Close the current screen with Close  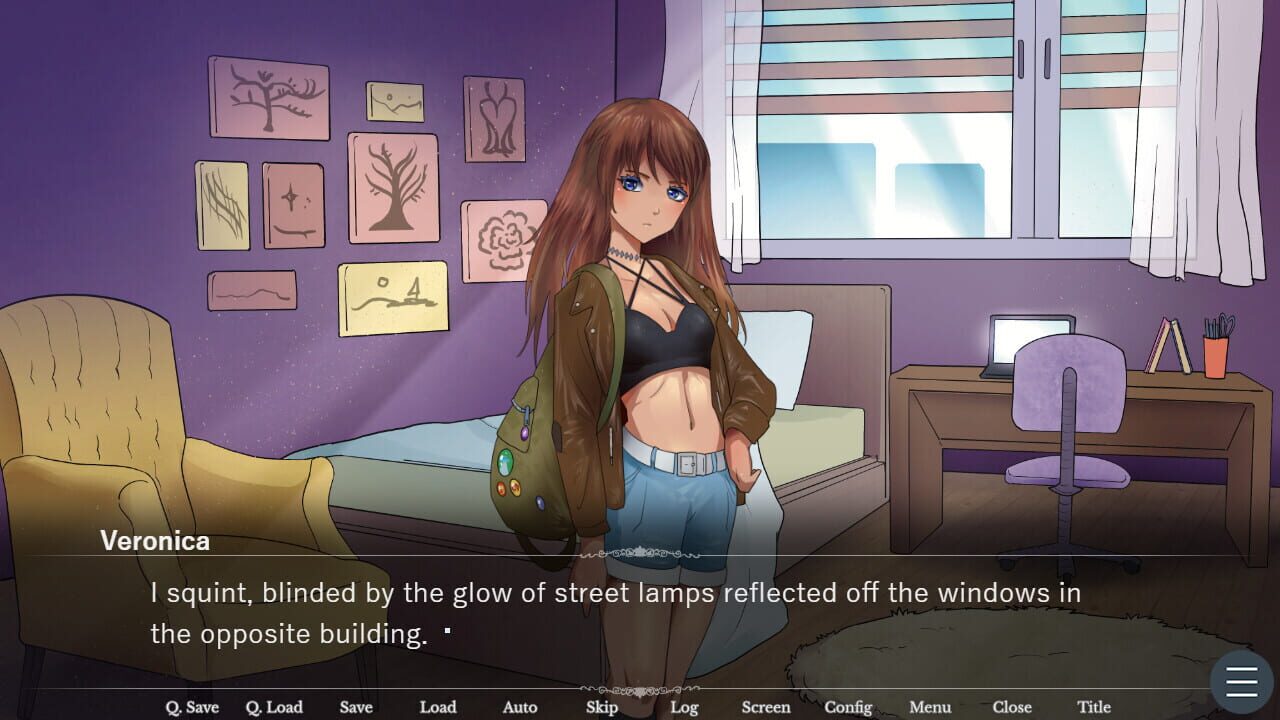click(1011, 707)
